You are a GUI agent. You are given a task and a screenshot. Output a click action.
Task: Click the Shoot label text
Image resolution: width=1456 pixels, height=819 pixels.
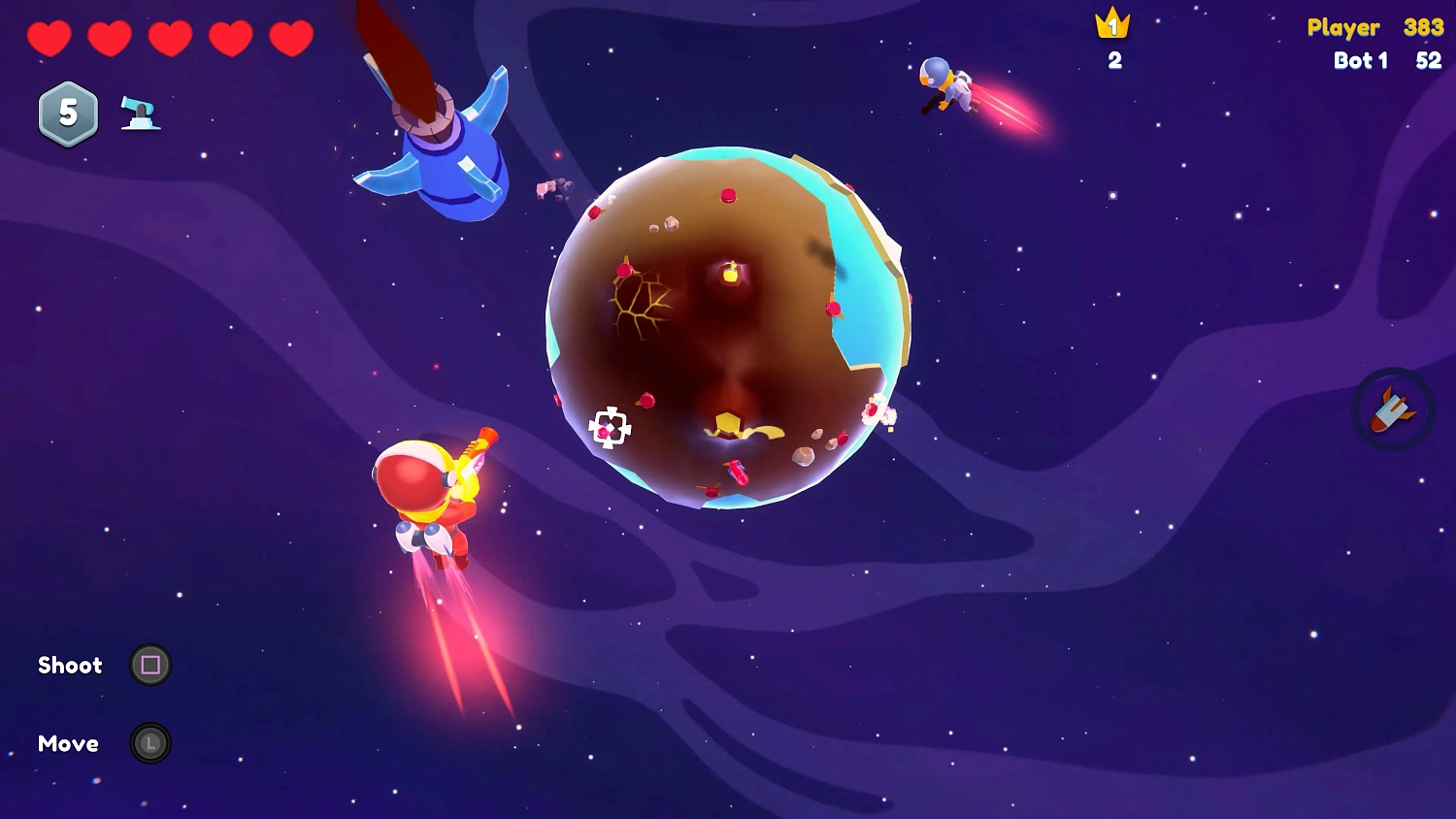tap(69, 666)
